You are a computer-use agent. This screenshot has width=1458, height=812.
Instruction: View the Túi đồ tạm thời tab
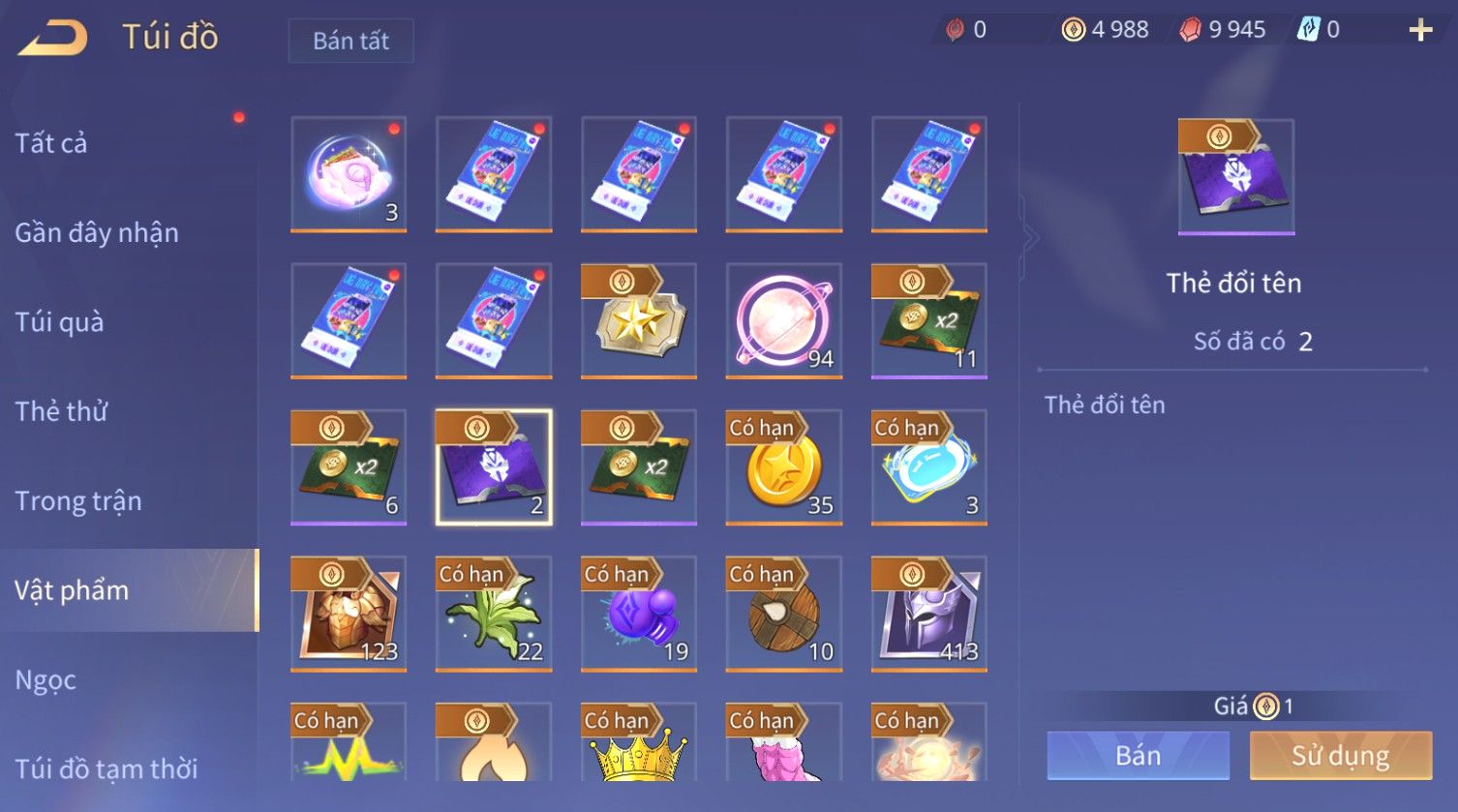(106, 768)
